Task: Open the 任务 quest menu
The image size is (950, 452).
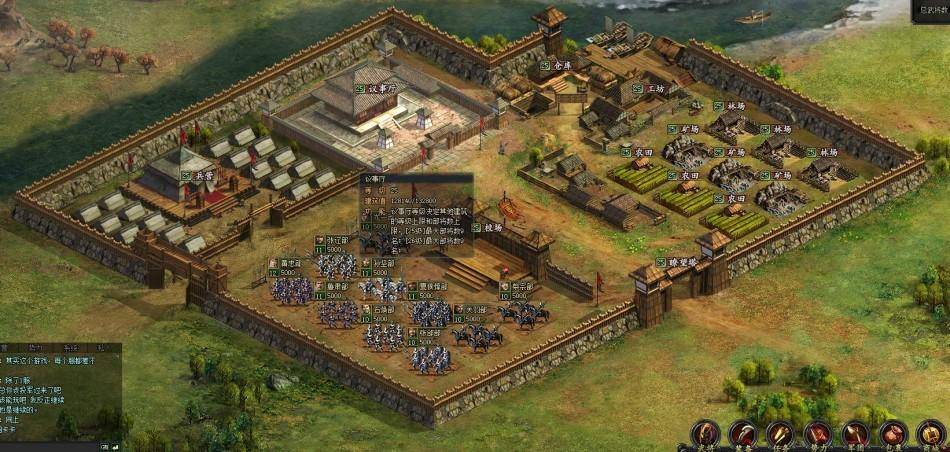Action: (x=780, y=434)
